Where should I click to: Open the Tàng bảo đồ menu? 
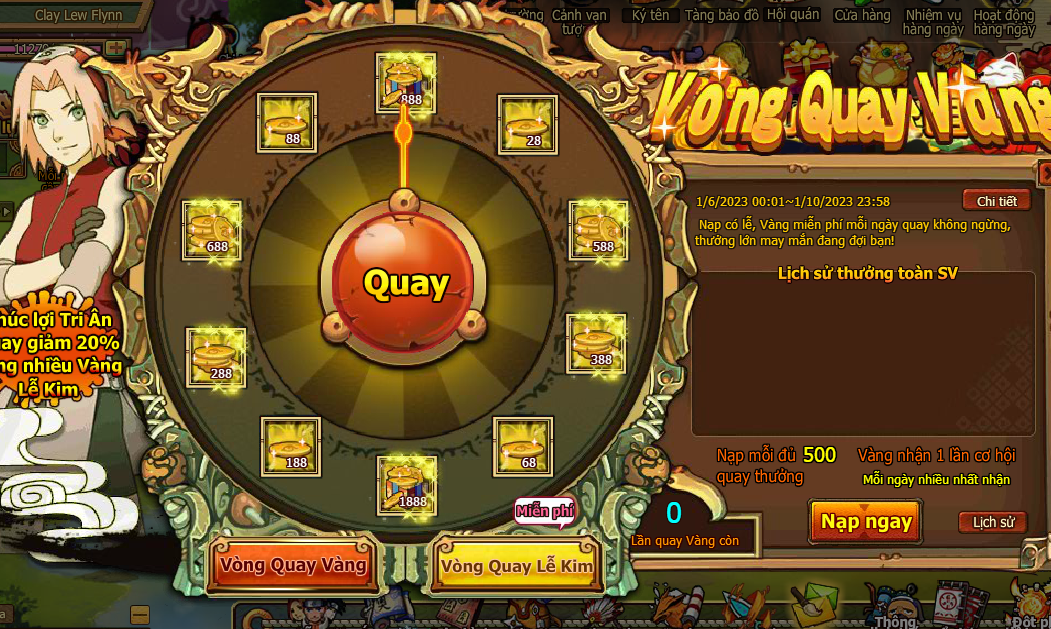720,16
